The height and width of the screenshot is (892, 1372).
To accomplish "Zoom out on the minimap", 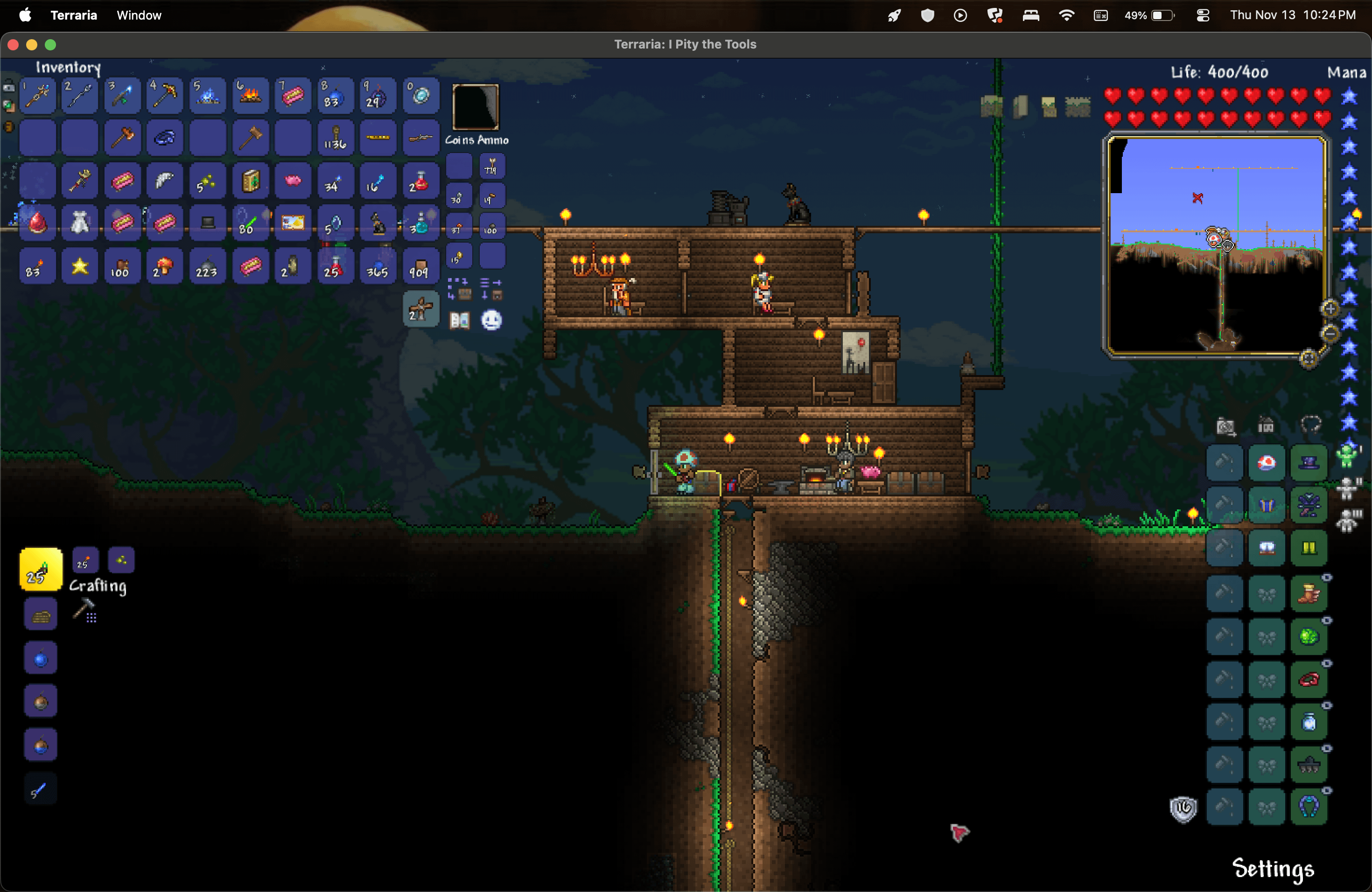I will pos(1330,333).
